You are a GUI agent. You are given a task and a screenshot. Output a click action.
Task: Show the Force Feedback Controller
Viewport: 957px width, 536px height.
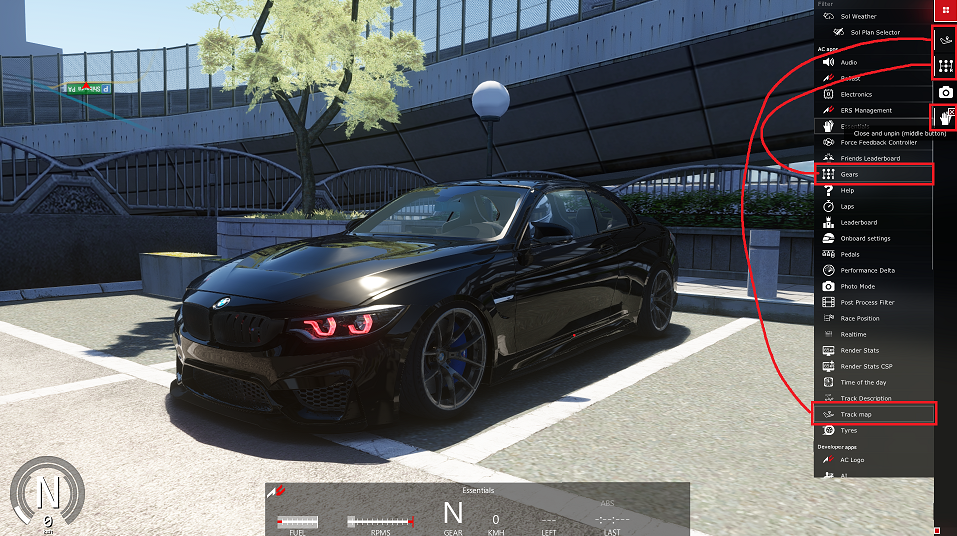[x=878, y=142]
